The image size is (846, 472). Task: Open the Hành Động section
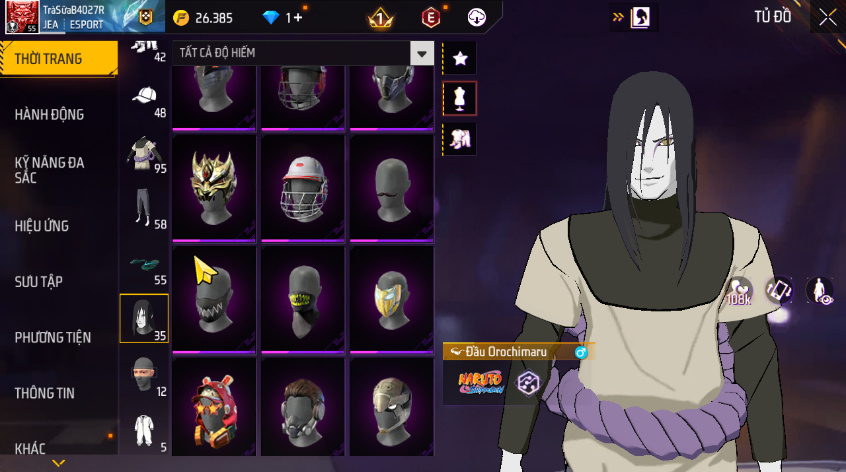(57, 115)
